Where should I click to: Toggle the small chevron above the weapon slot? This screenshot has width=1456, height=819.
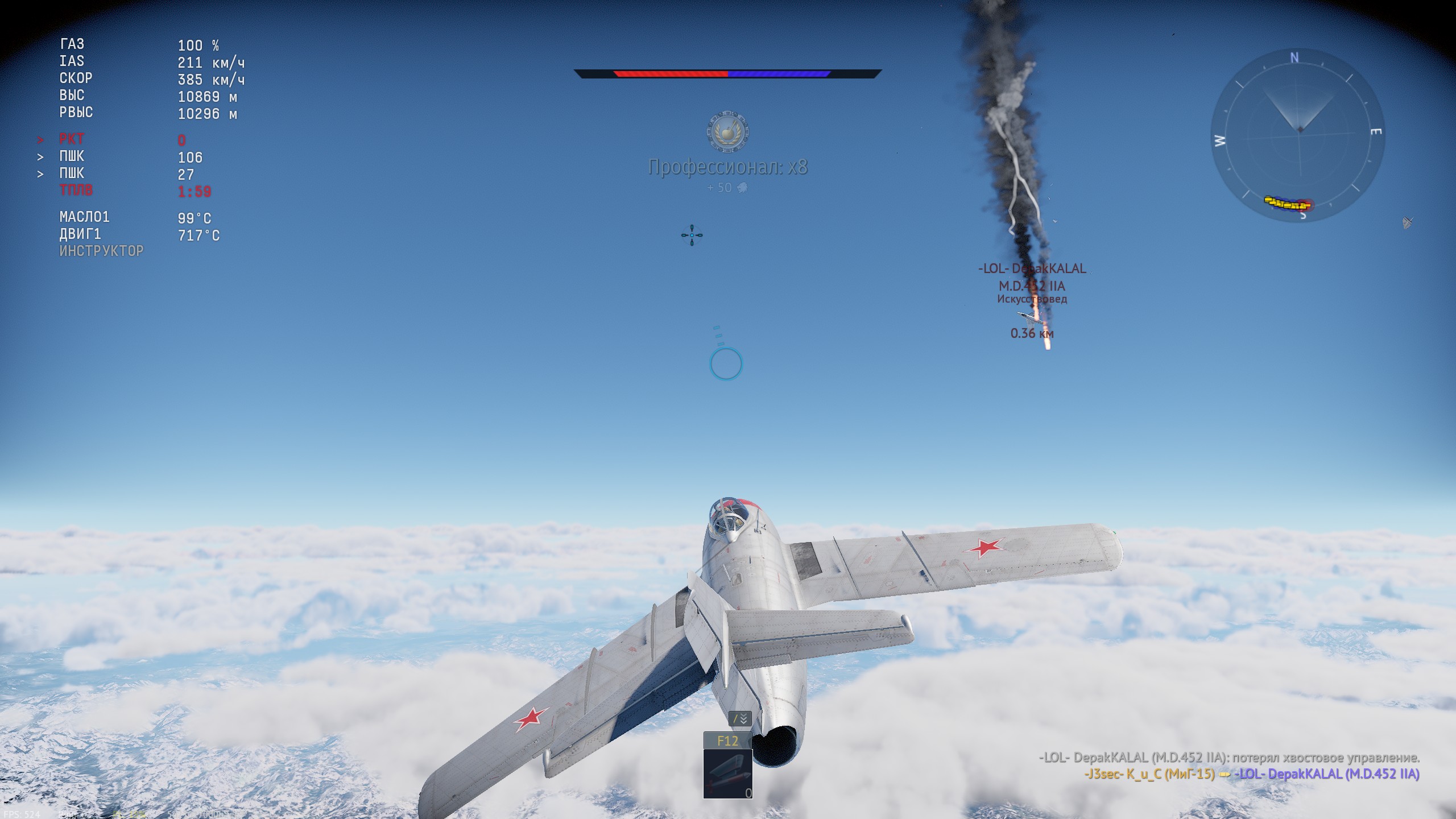pyautogui.click(x=740, y=719)
